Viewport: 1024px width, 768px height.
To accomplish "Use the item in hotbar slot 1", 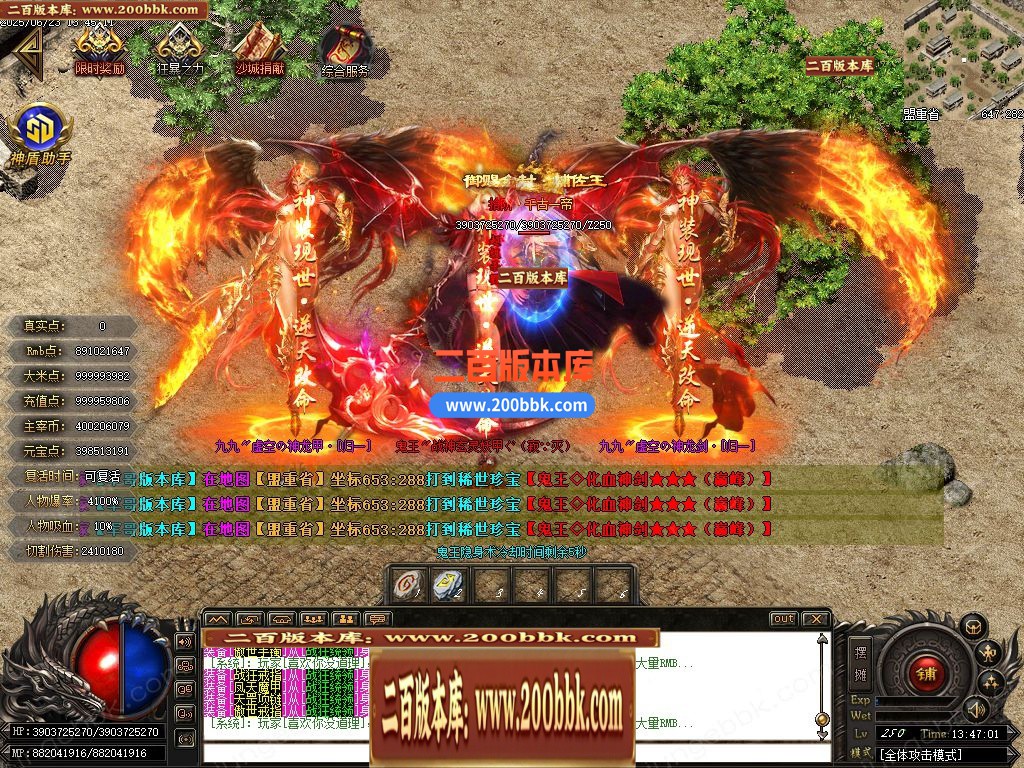I will point(407,585).
